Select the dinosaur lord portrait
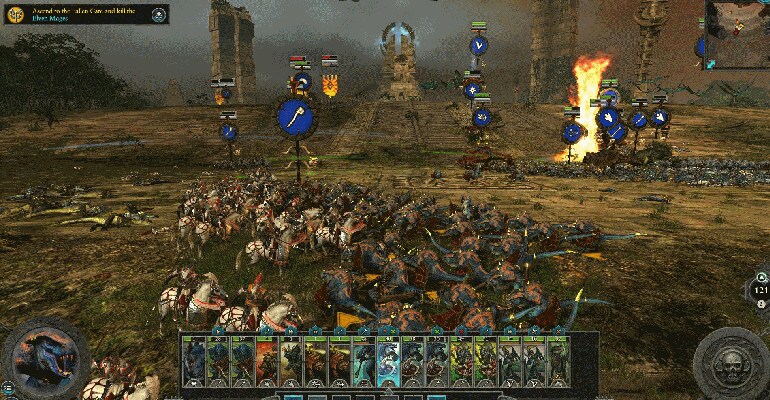The image size is (770, 400). coord(43,358)
